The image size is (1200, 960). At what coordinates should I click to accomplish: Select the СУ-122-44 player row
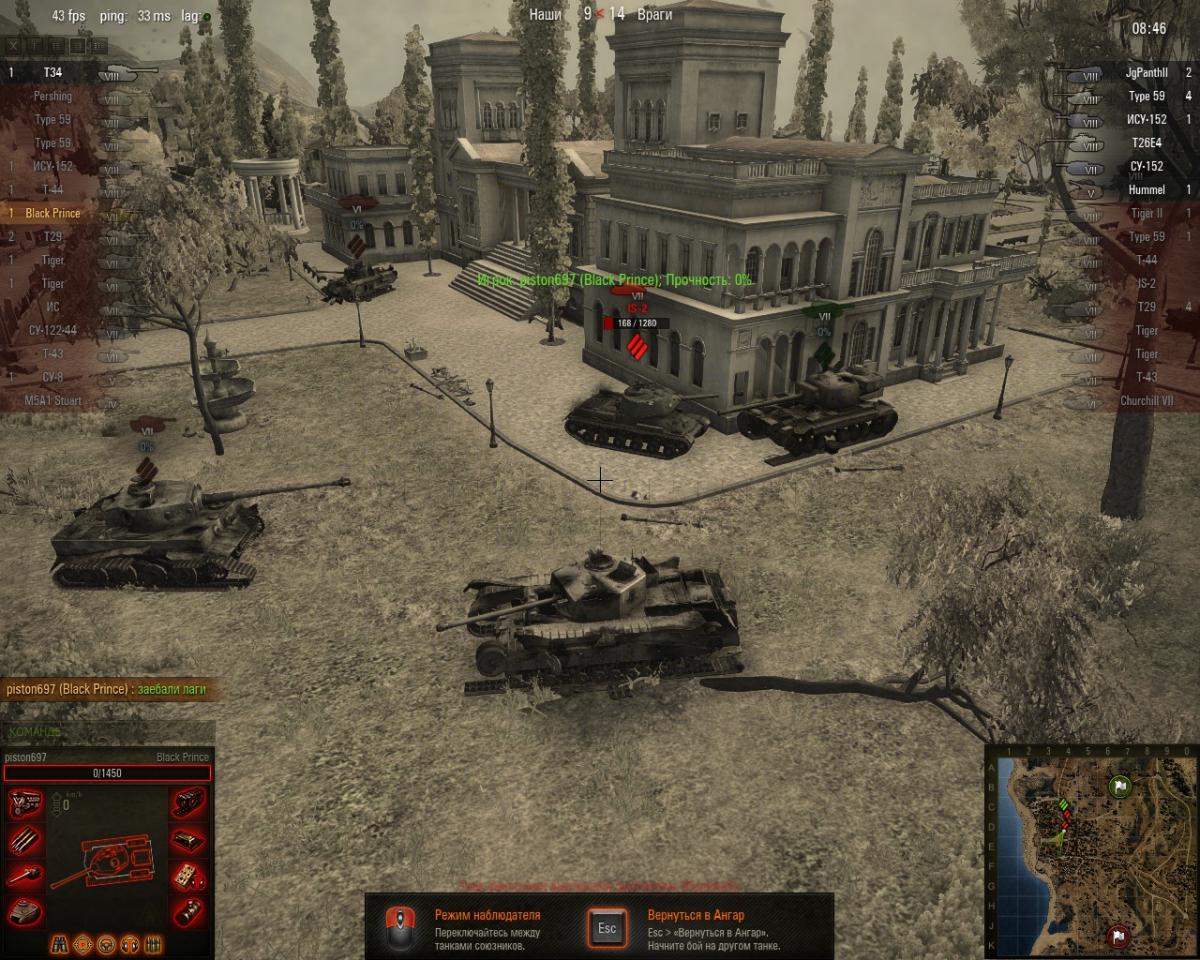[53, 330]
